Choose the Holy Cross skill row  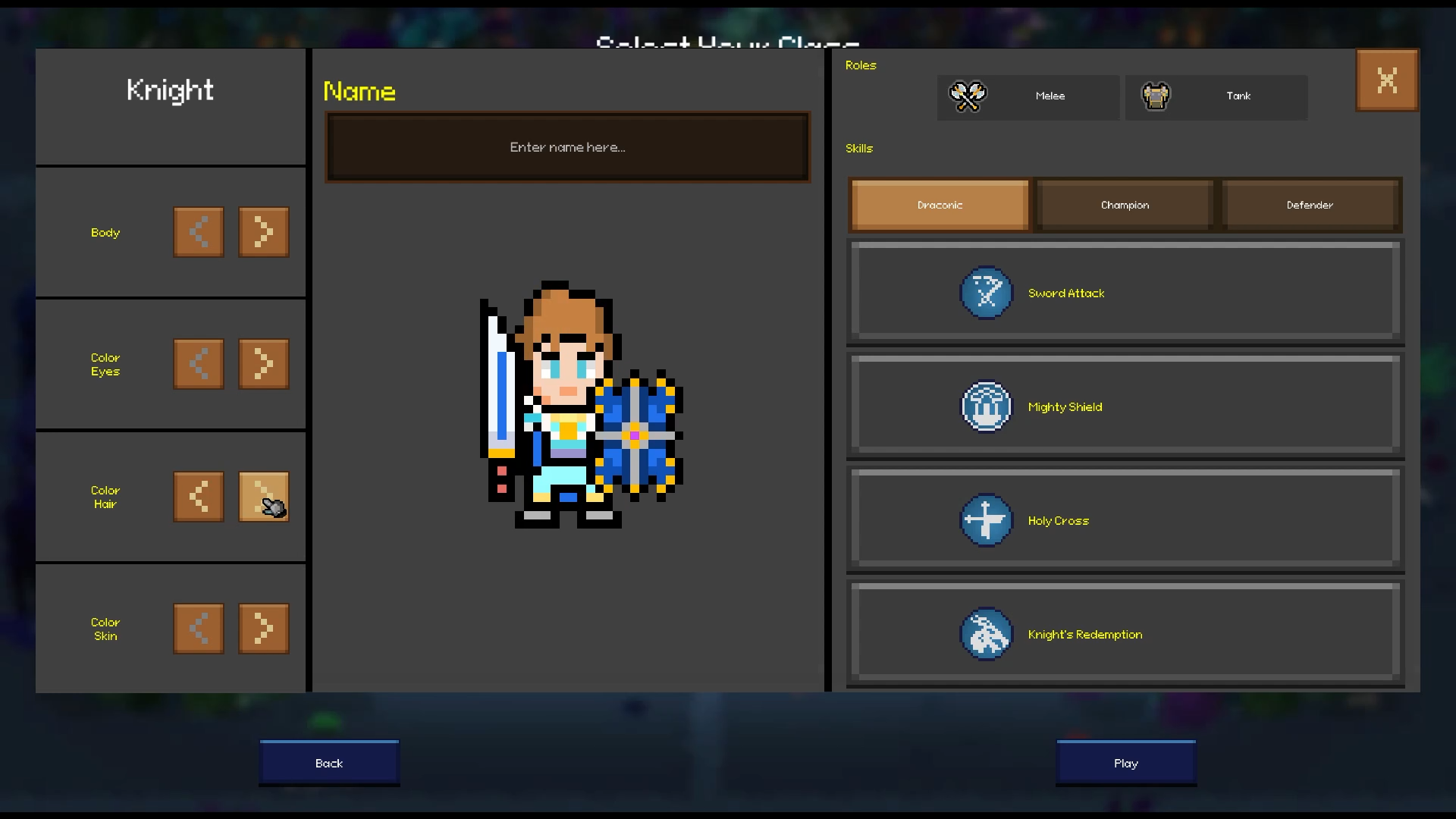pyautogui.click(x=1125, y=520)
